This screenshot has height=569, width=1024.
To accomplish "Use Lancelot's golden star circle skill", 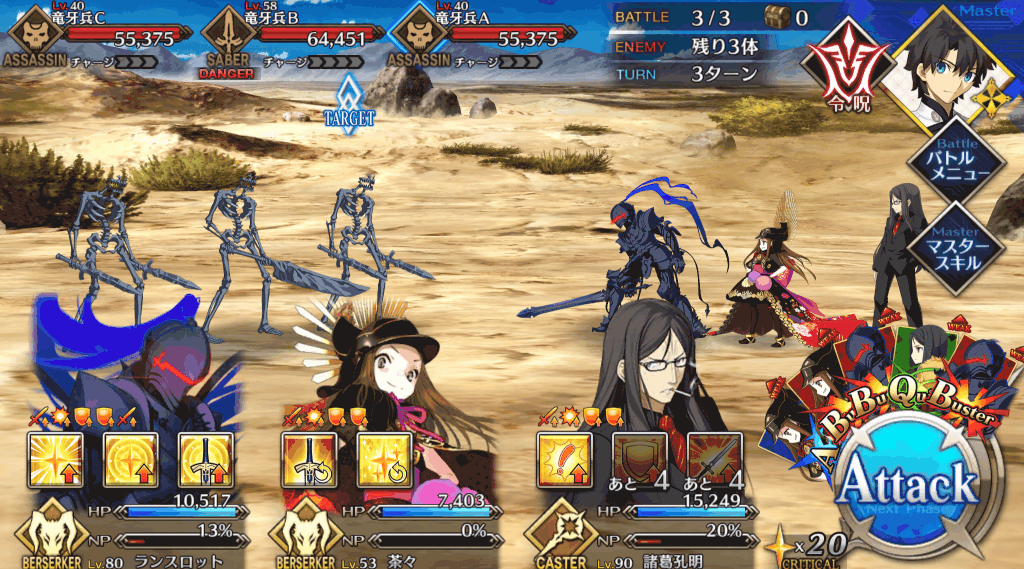I will 131,459.
